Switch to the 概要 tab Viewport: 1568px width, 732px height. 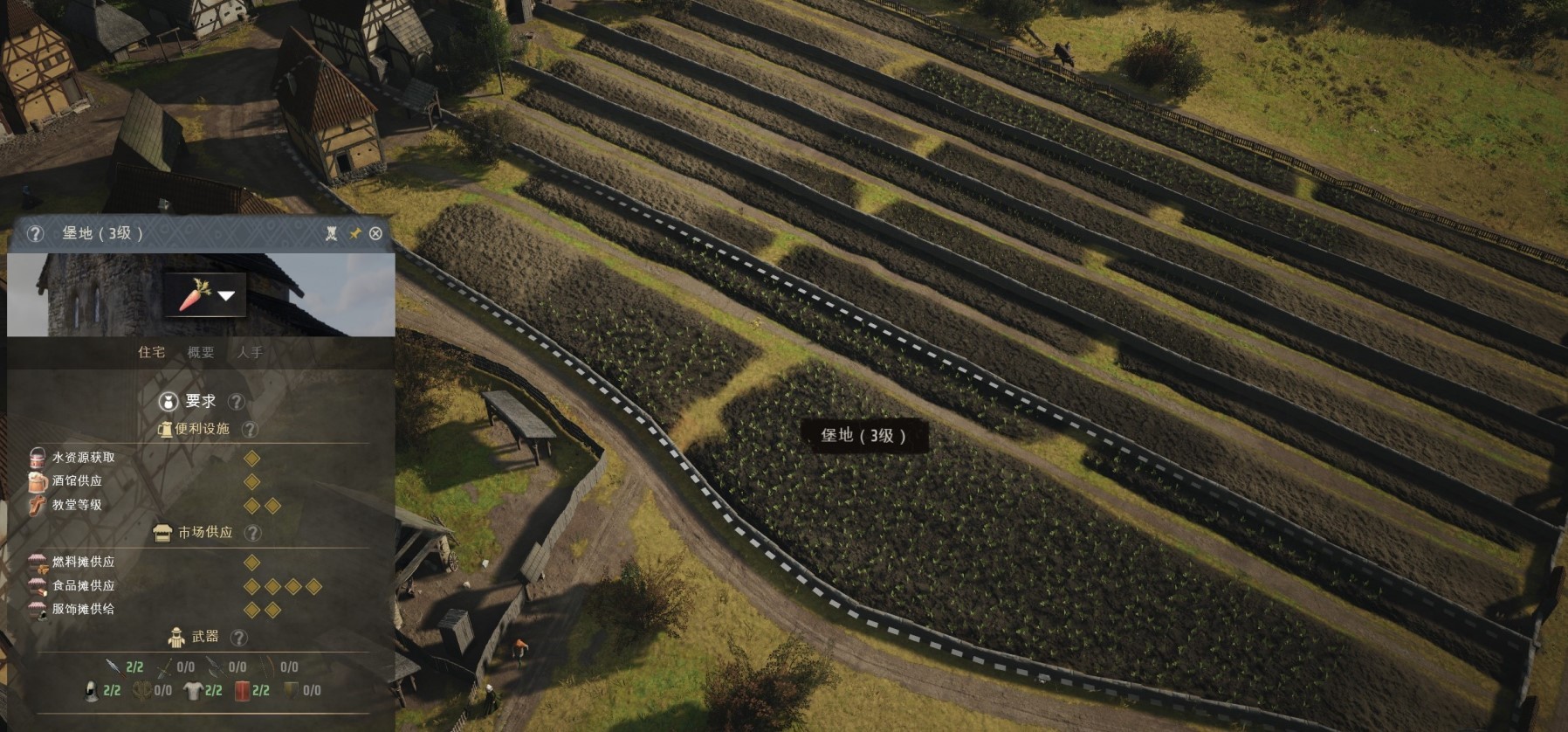[x=201, y=352]
